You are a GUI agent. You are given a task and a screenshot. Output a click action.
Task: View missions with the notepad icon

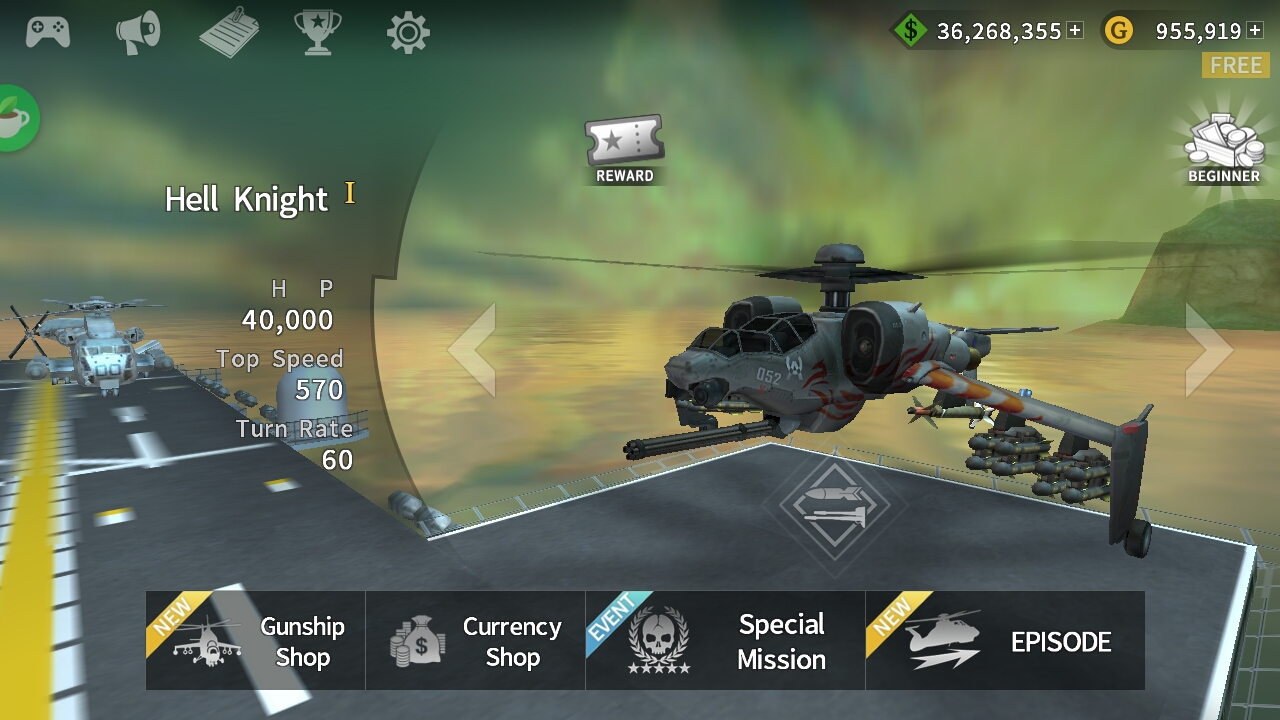coord(228,31)
